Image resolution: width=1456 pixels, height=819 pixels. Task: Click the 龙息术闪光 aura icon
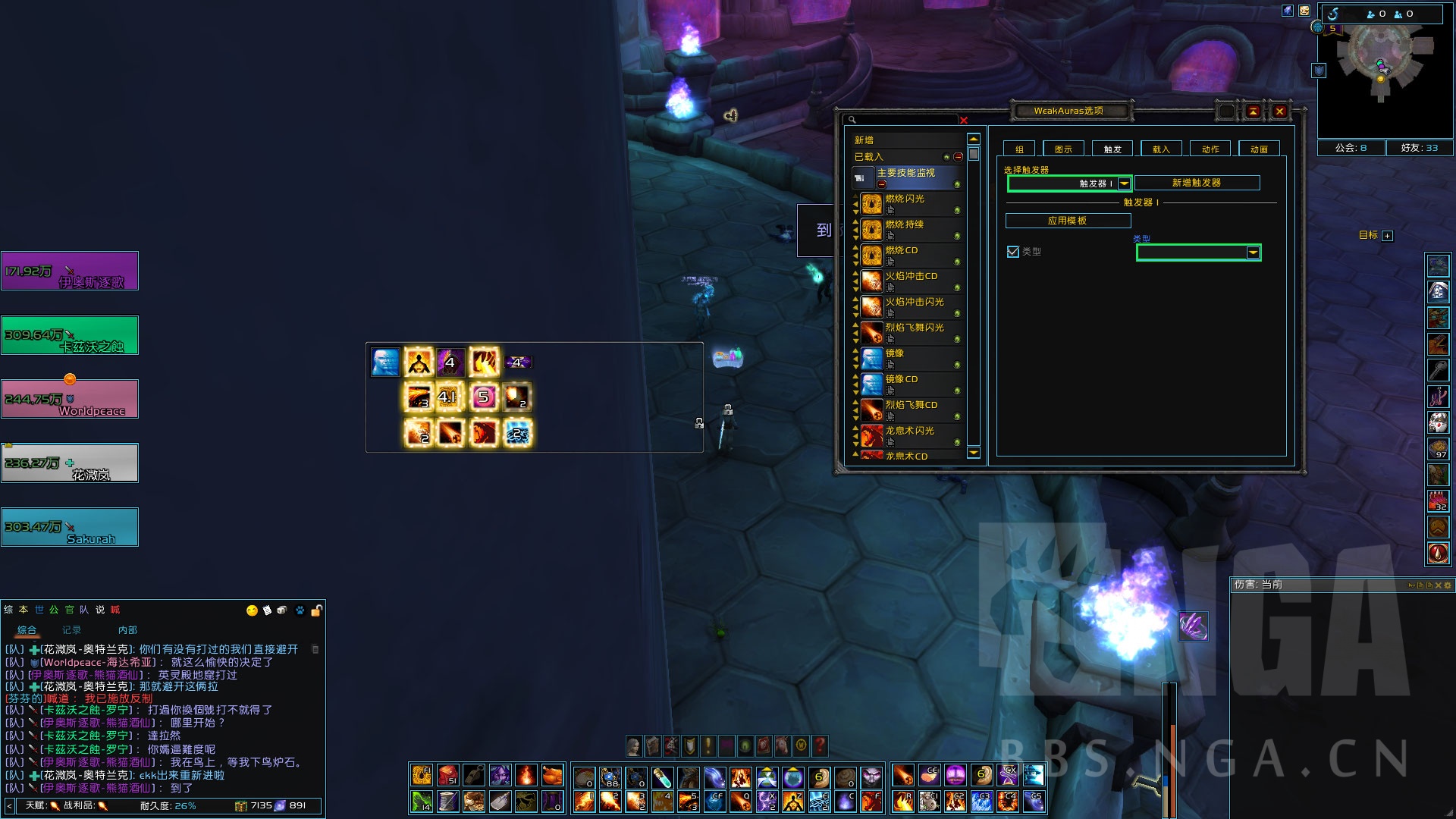click(x=872, y=435)
